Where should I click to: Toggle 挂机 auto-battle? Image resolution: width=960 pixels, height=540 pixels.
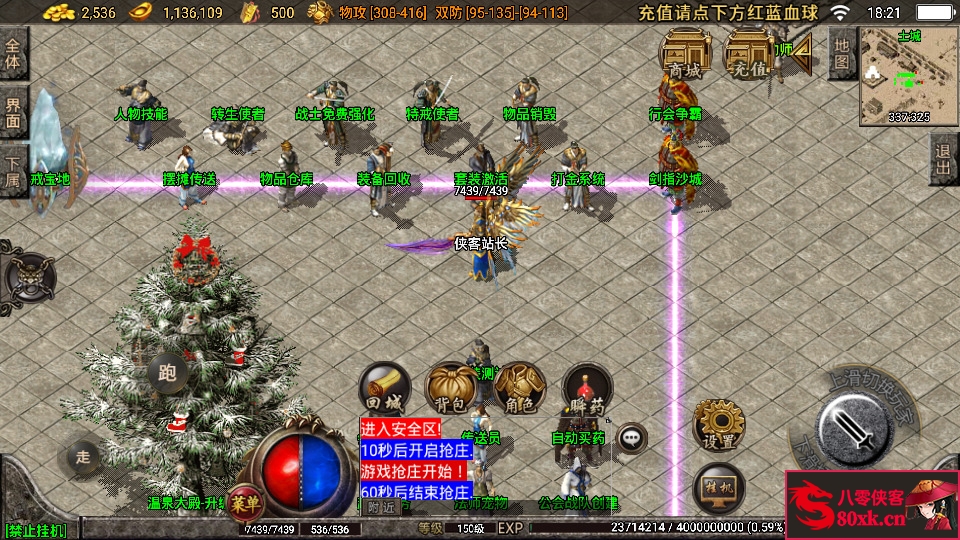tap(718, 486)
